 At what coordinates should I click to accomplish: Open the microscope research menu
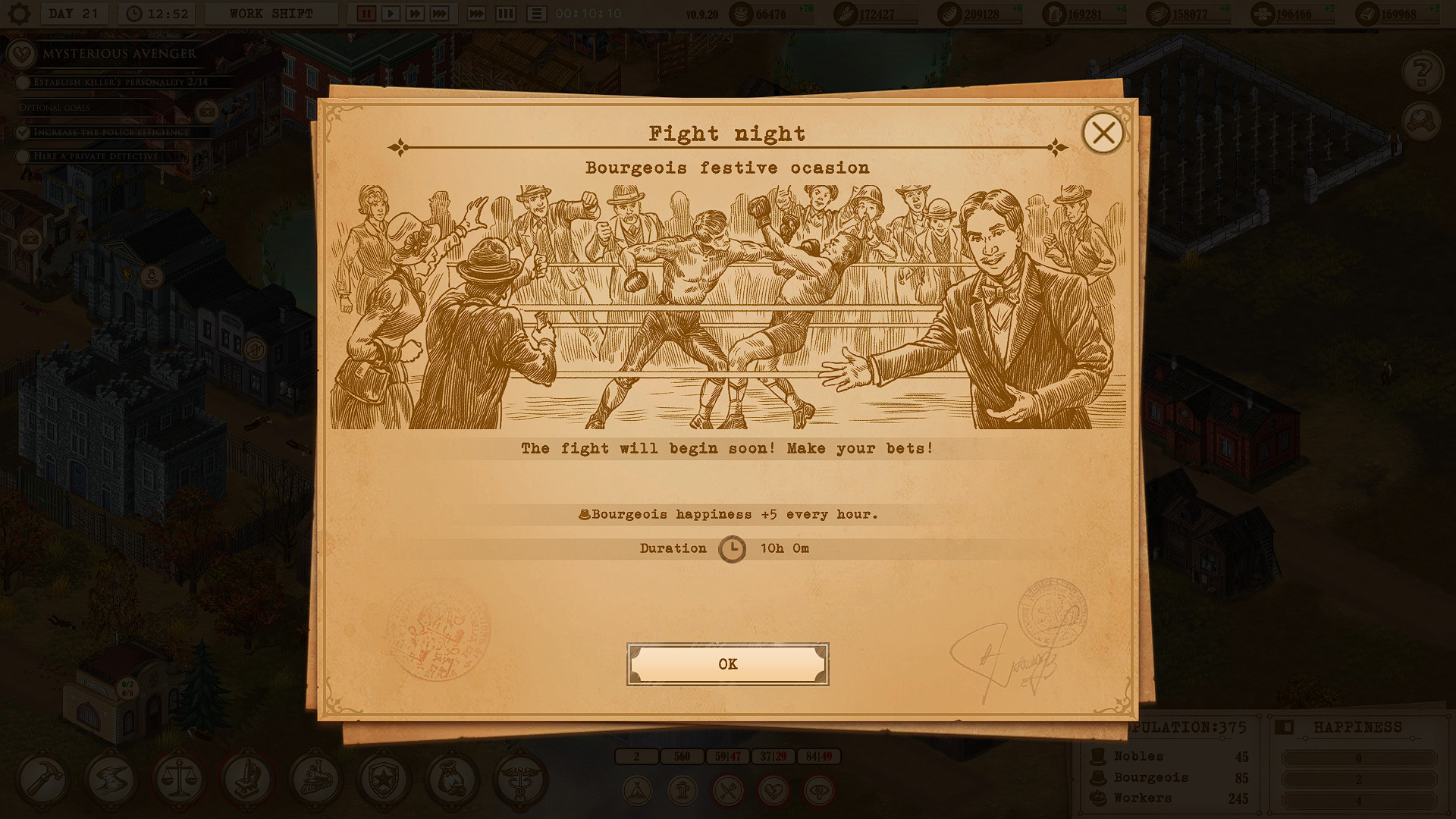tap(247, 780)
